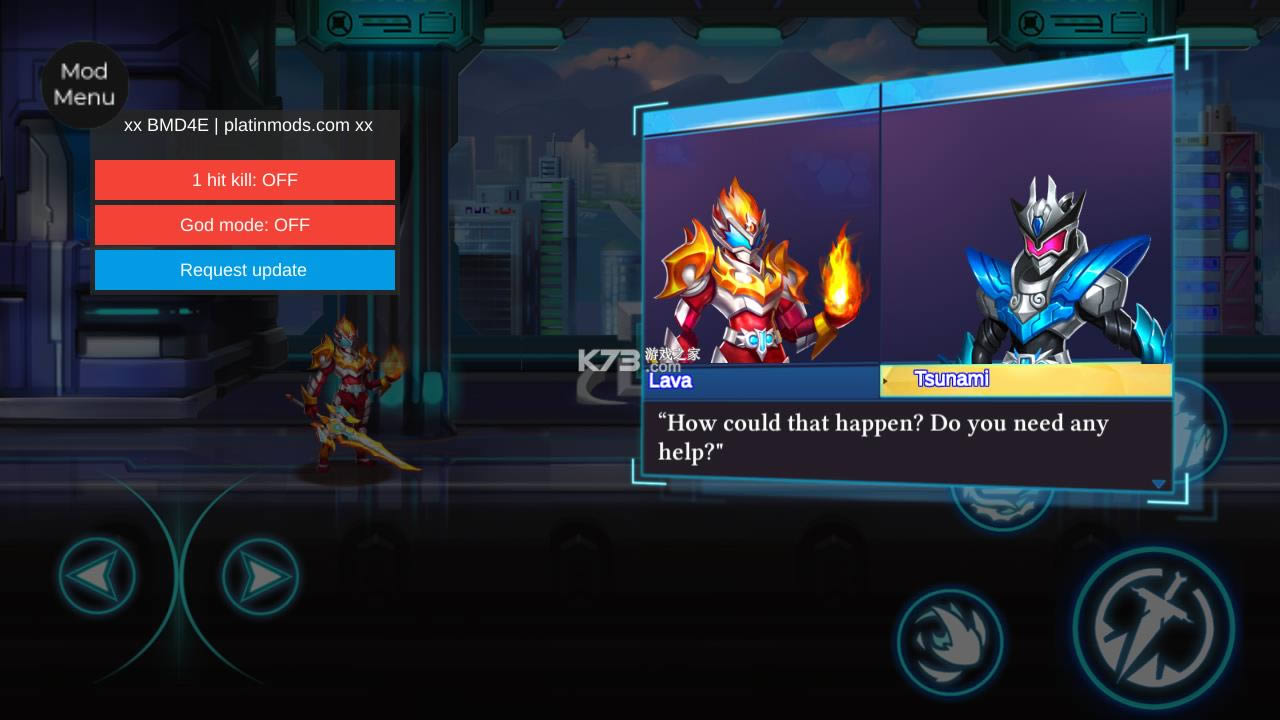Click the blue arrow to advance dialogue
This screenshot has width=1280, height=720.
(x=1159, y=484)
